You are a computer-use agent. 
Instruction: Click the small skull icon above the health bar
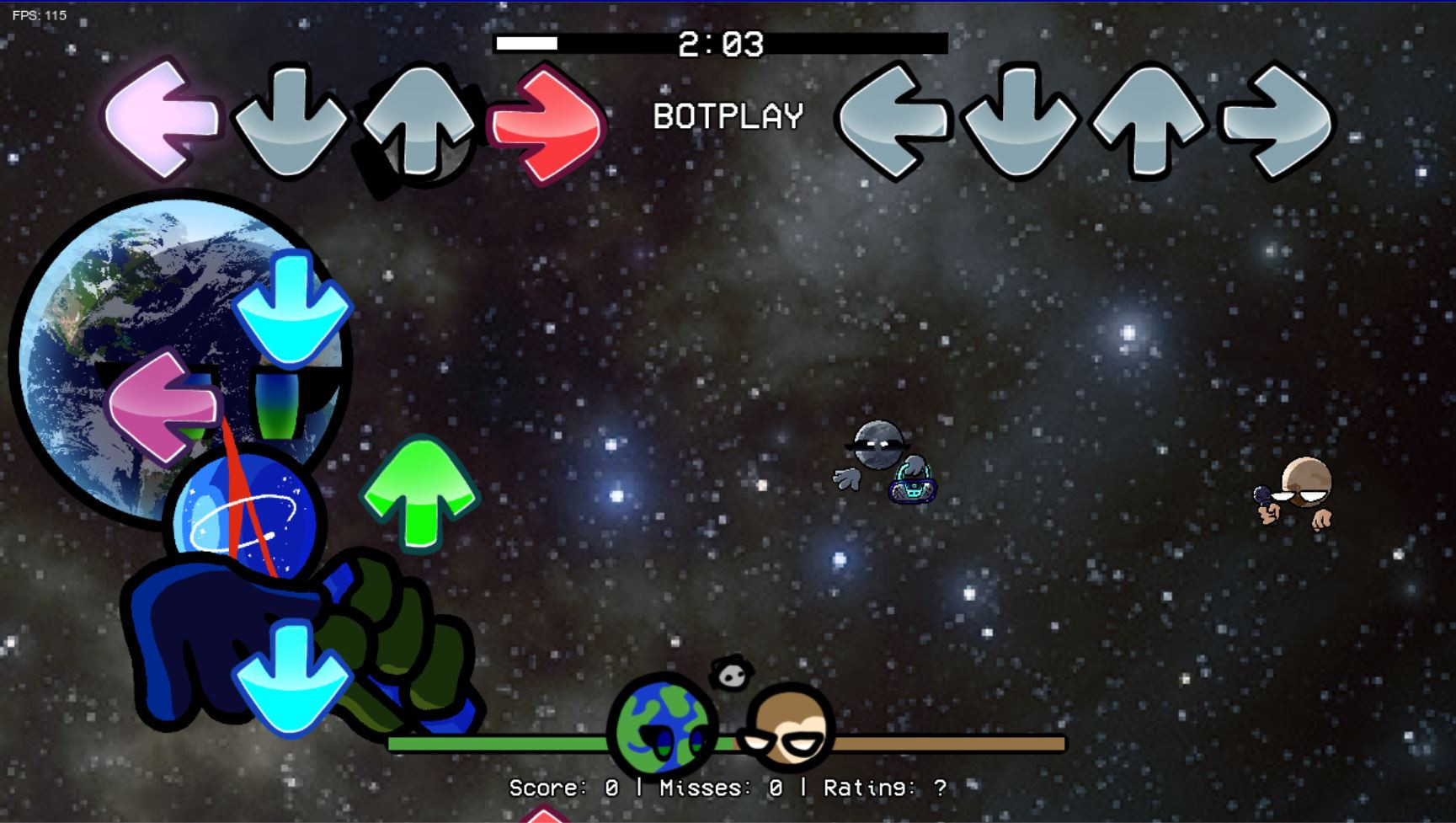[732, 673]
